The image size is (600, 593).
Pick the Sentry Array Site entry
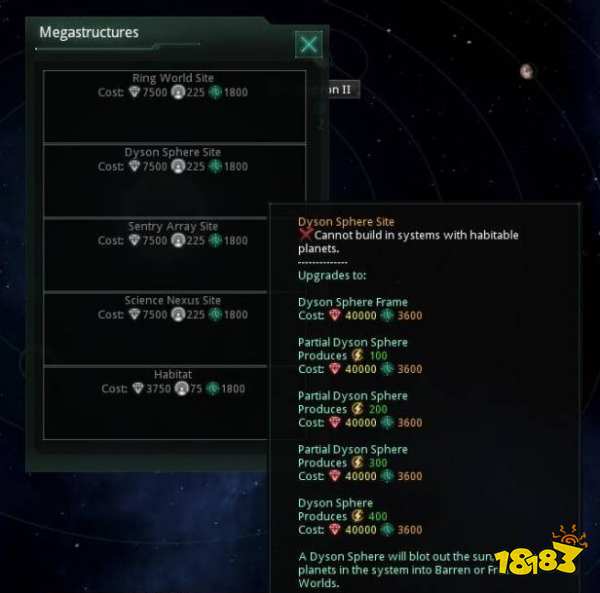pos(174,253)
